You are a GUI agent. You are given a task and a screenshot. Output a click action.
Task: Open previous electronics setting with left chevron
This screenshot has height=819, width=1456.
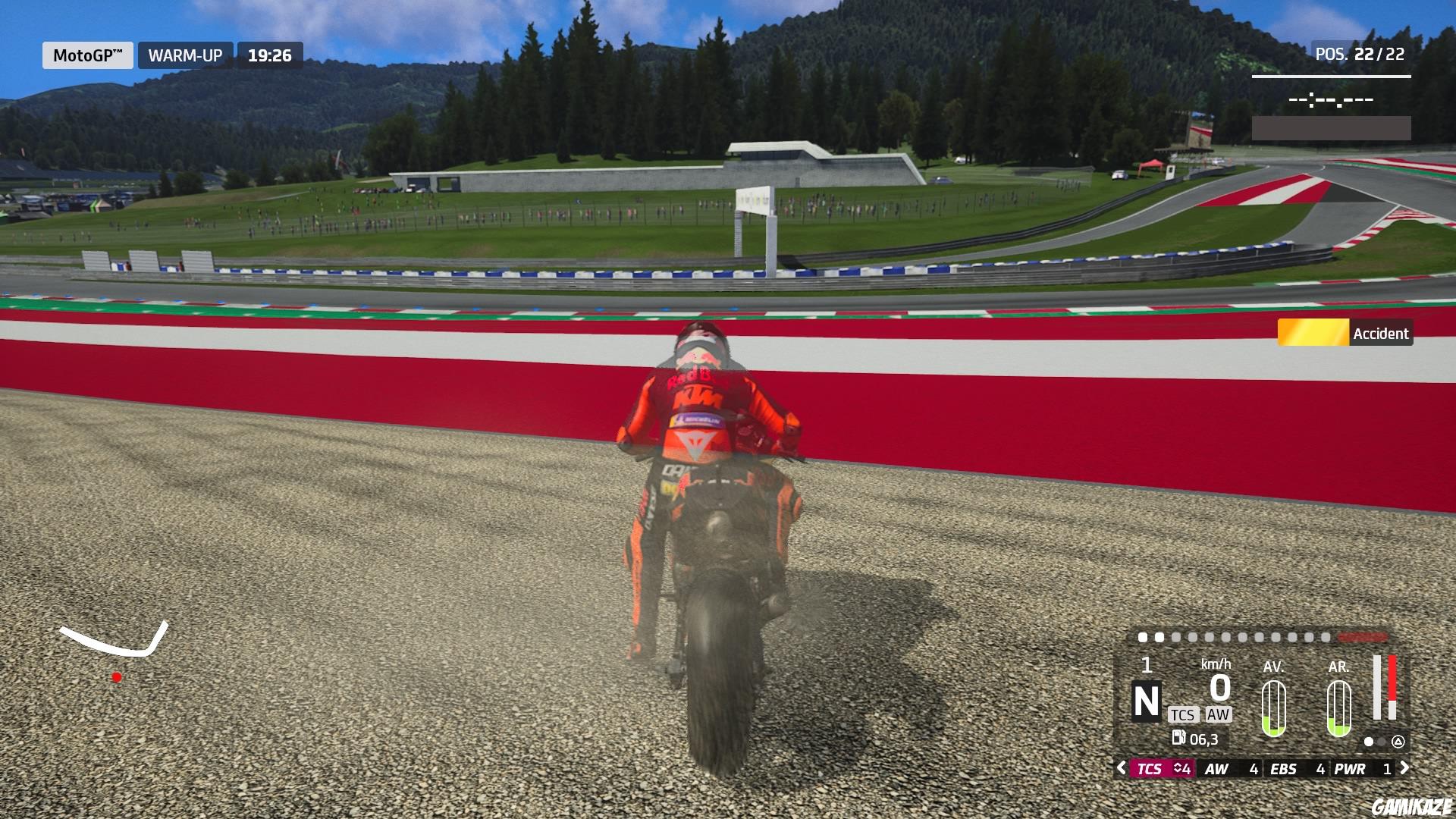(1124, 769)
